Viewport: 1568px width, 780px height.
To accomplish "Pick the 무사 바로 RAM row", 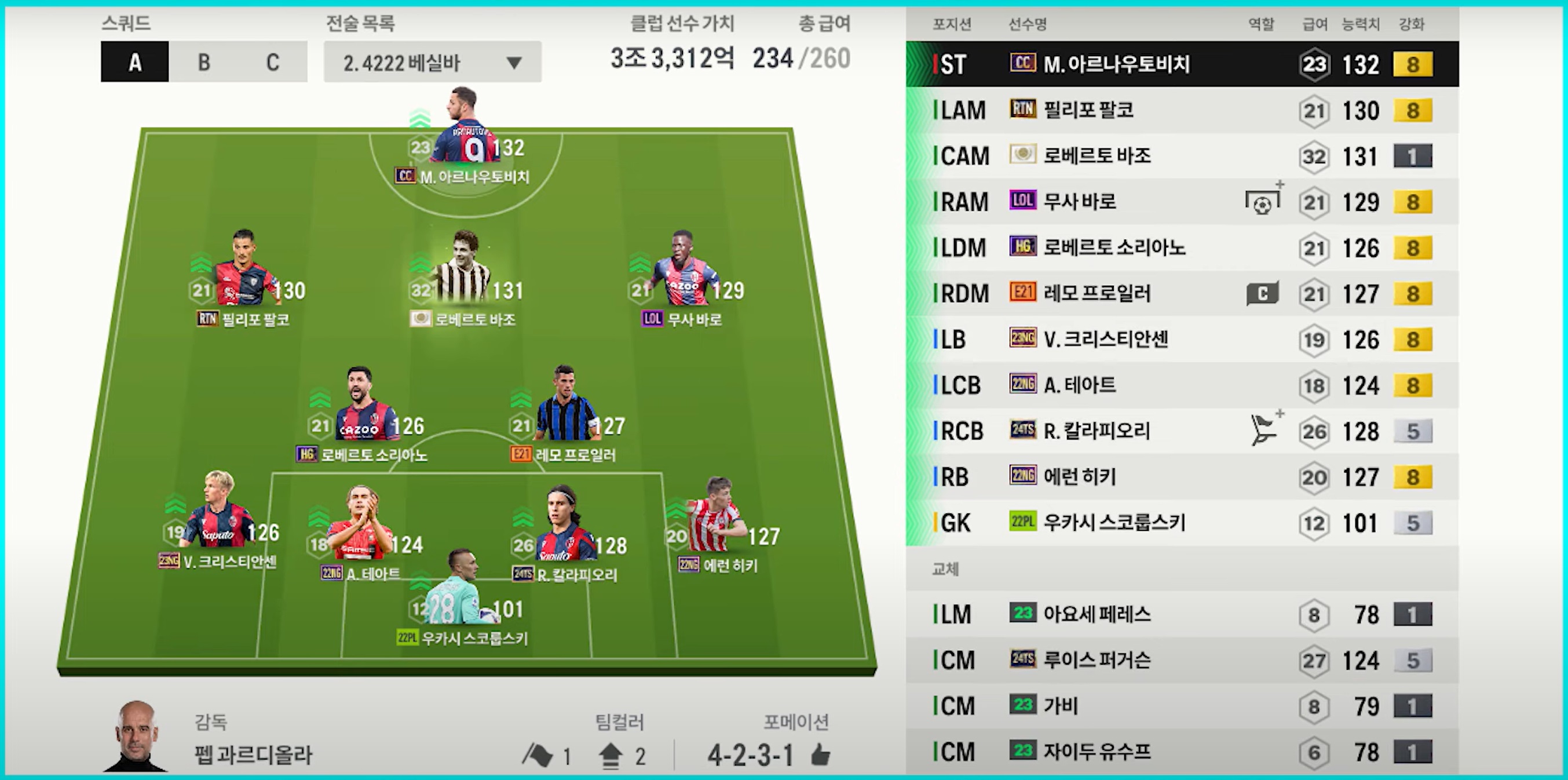I will [1181, 202].
